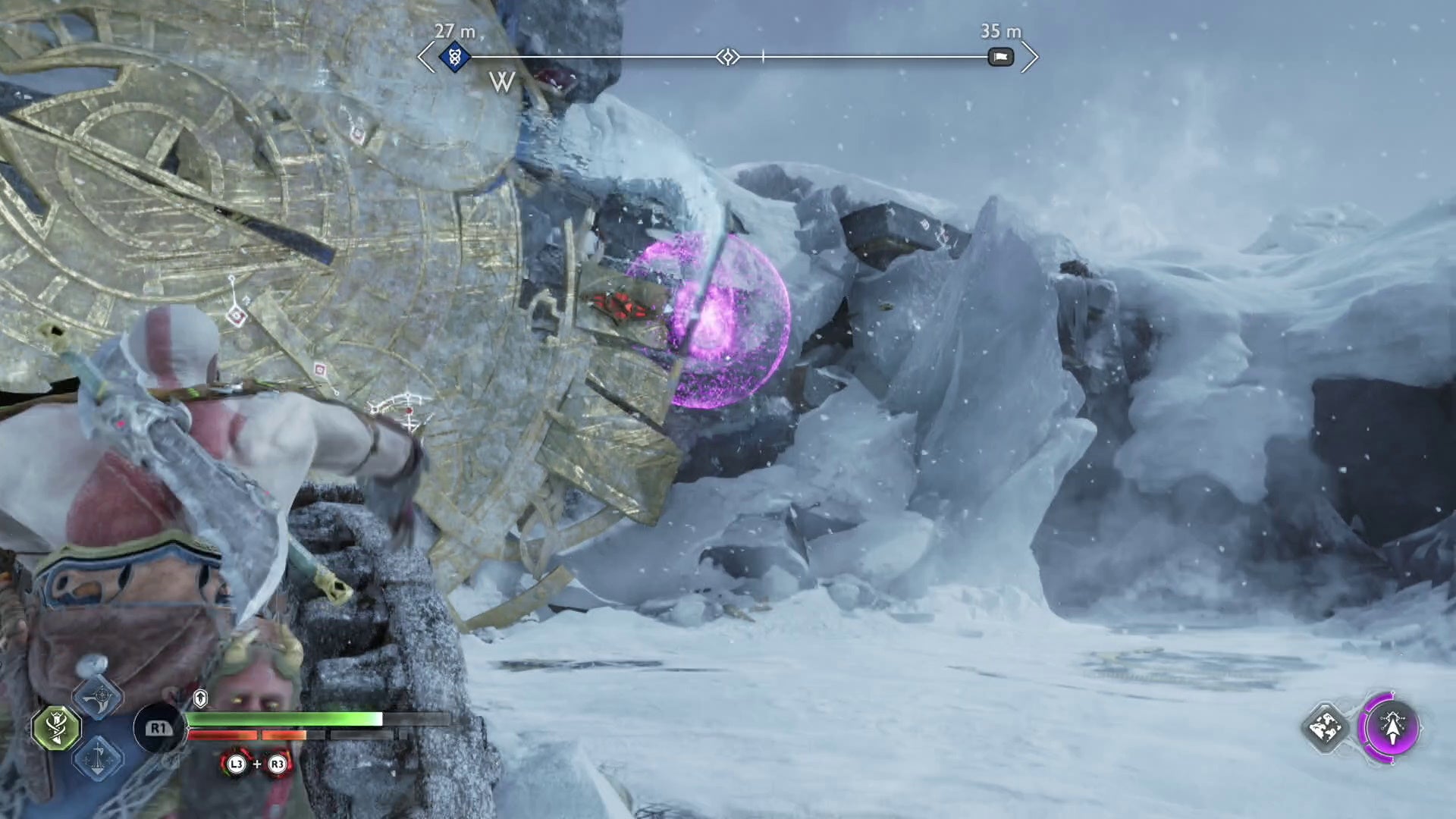Click the small shield buff icon above health
This screenshot has width=1456, height=819.
pos(200,698)
